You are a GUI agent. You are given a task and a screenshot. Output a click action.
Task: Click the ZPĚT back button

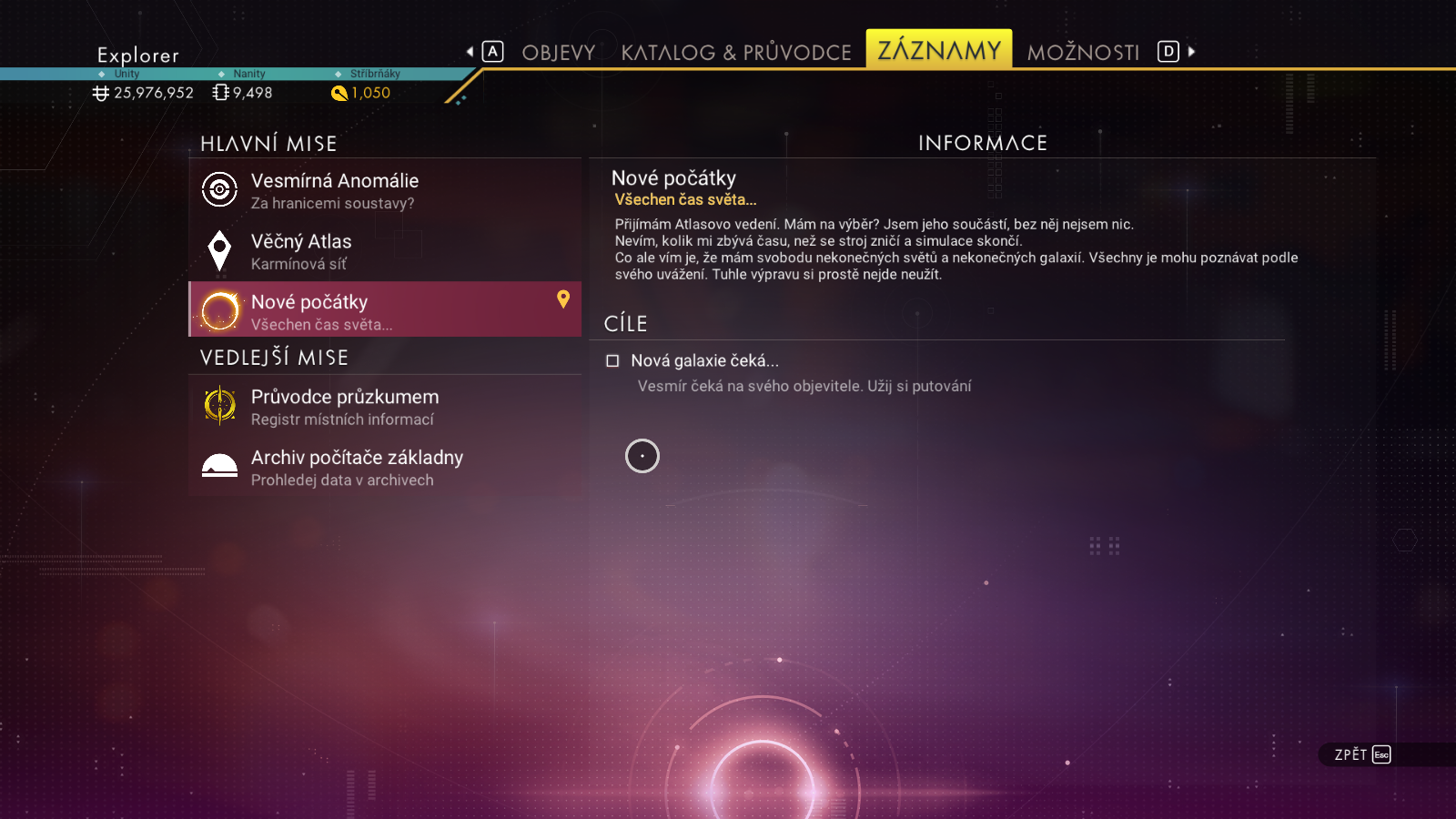point(1362,754)
